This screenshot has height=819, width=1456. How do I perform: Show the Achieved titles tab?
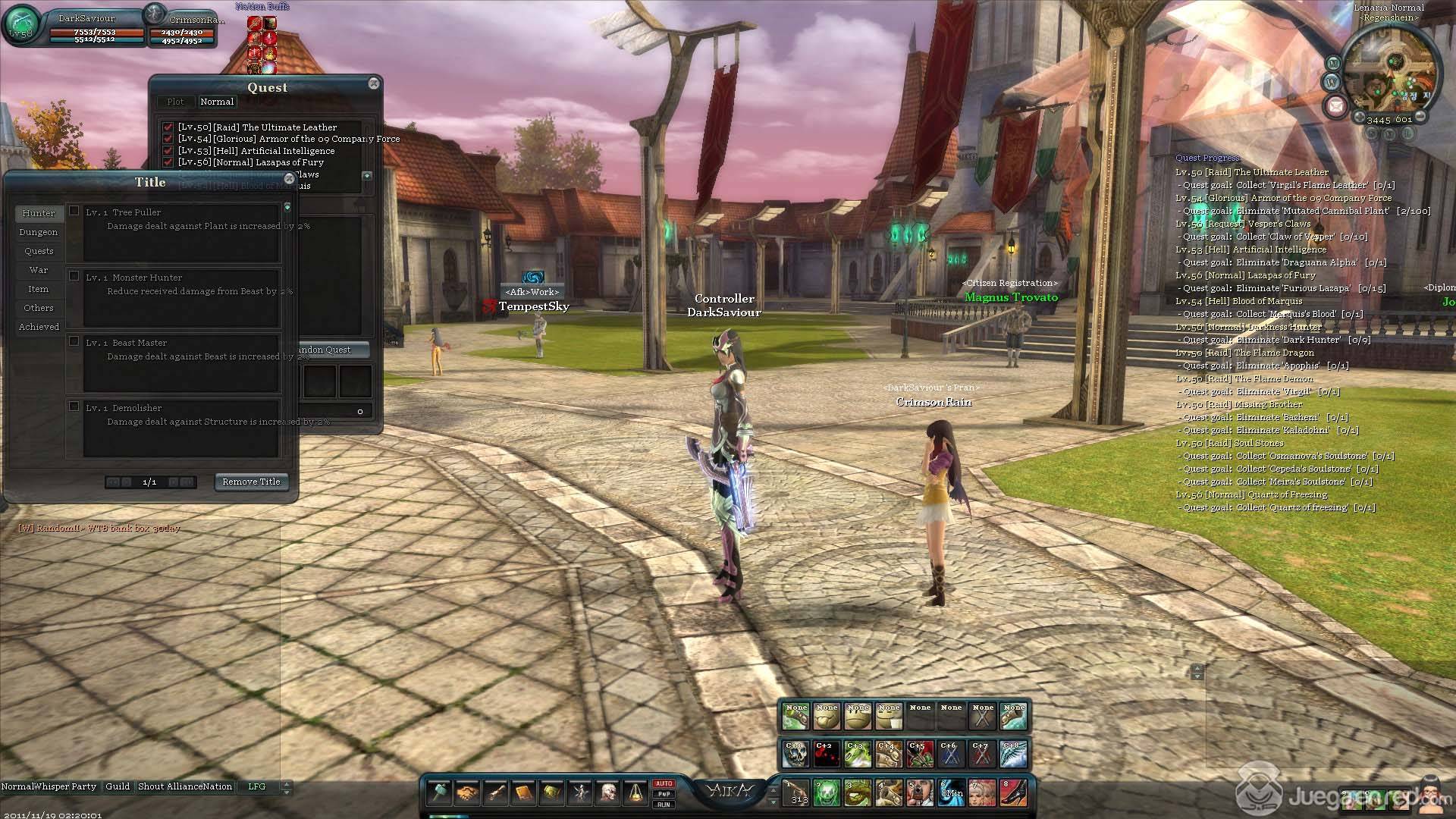pyautogui.click(x=39, y=327)
